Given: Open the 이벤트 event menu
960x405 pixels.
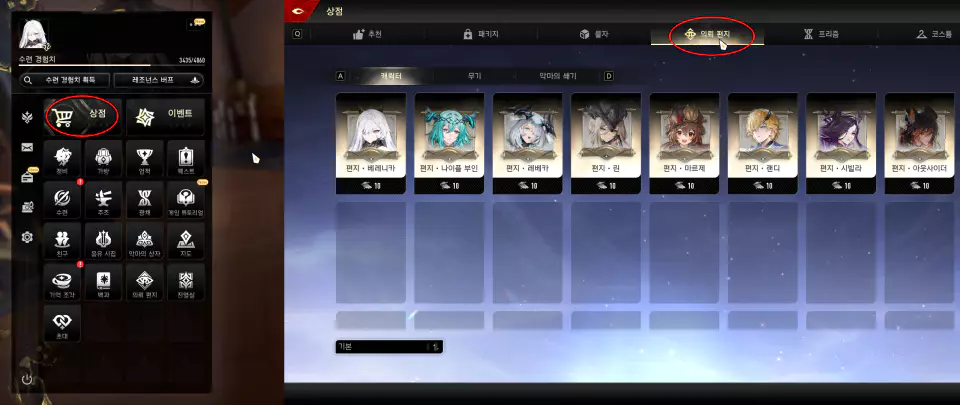Looking at the screenshot, I should point(166,117).
